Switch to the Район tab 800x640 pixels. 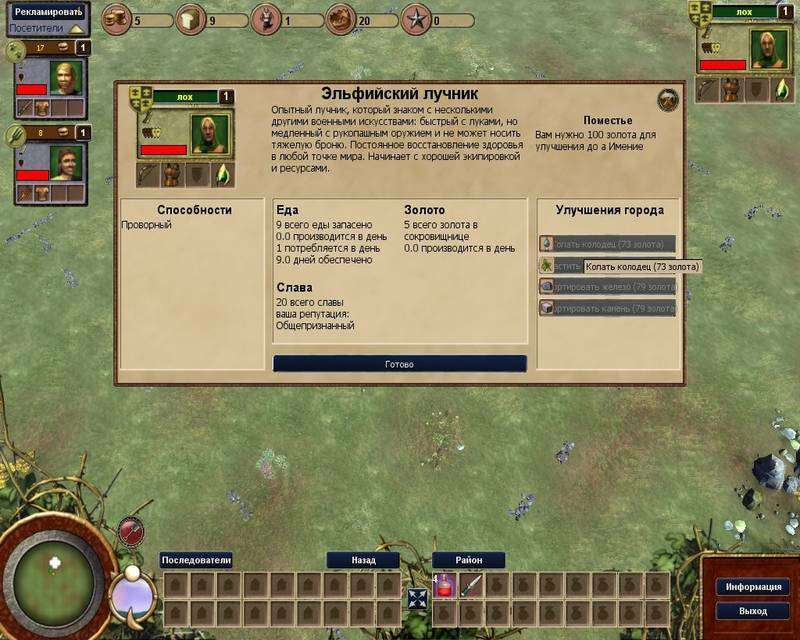click(468, 560)
